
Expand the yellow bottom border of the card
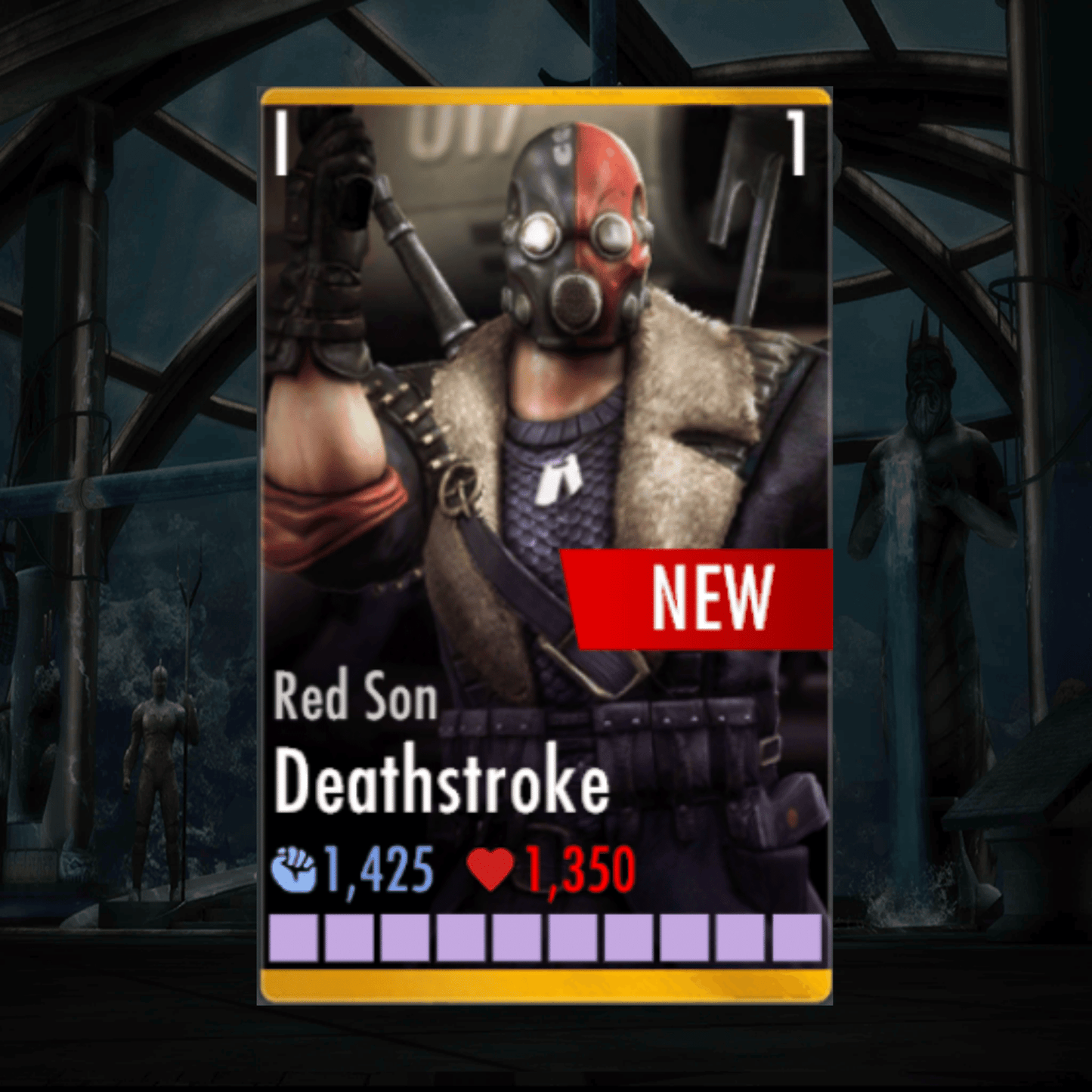tap(546, 982)
